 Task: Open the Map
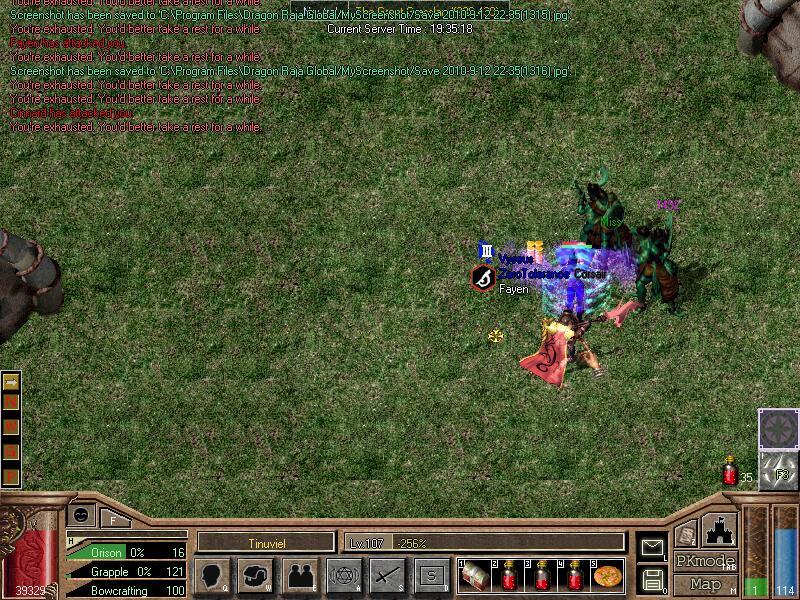(x=705, y=583)
